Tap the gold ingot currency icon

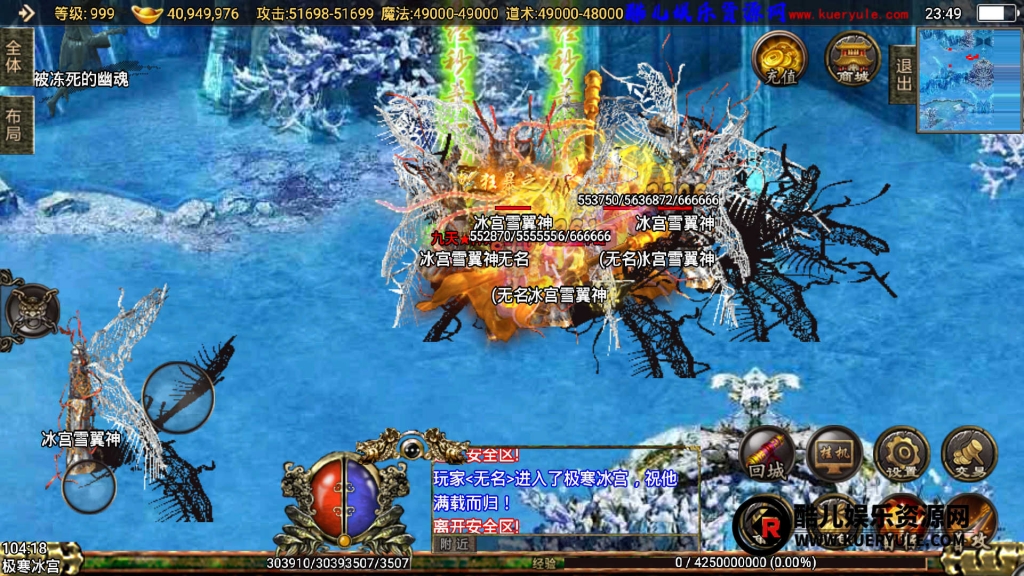click(x=147, y=14)
